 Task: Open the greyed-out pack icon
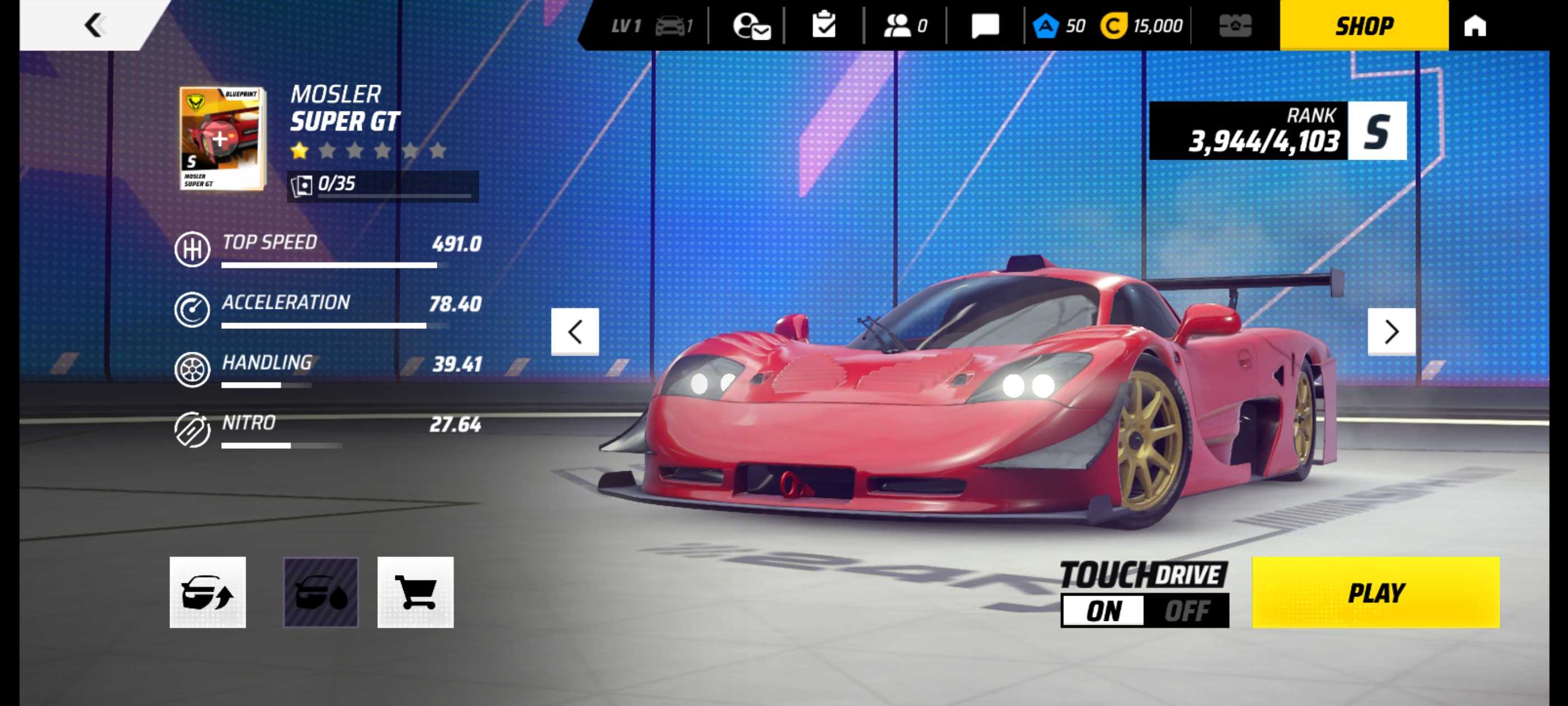[x=1235, y=26]
